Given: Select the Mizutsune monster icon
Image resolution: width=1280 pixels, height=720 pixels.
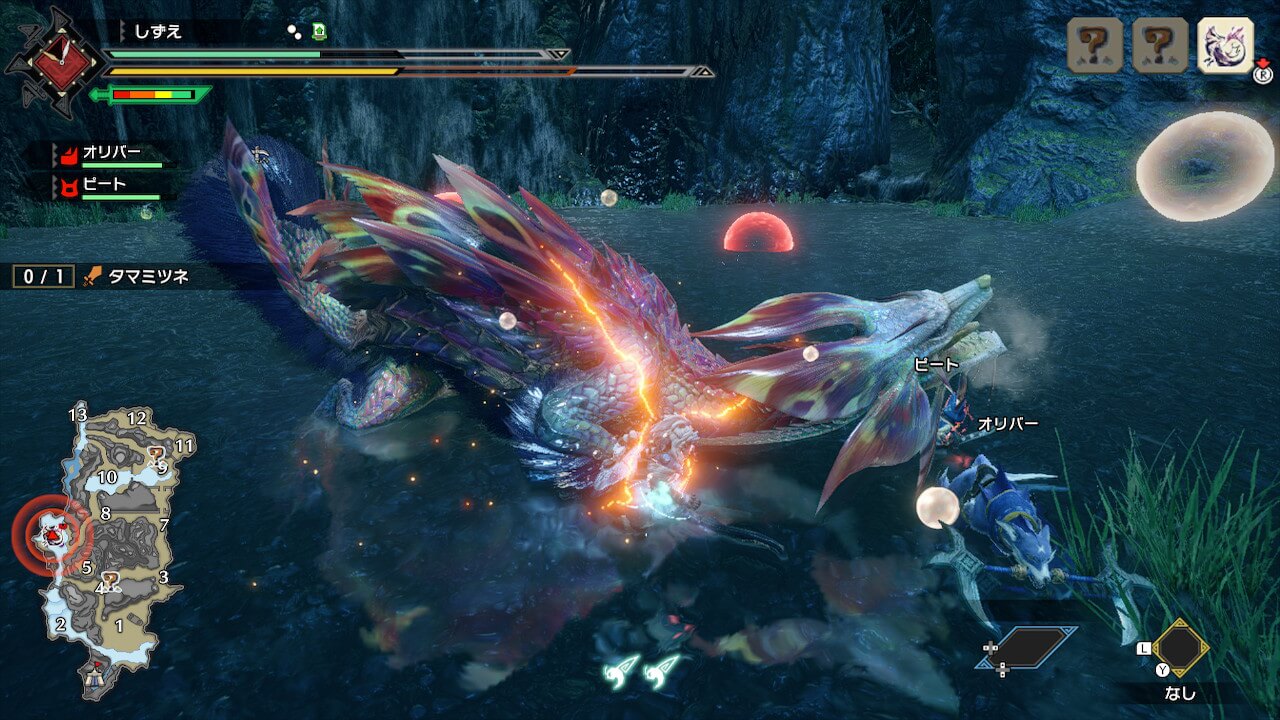Looking at the screenshot, I should pyautogui.click(x=1225, y=45).
